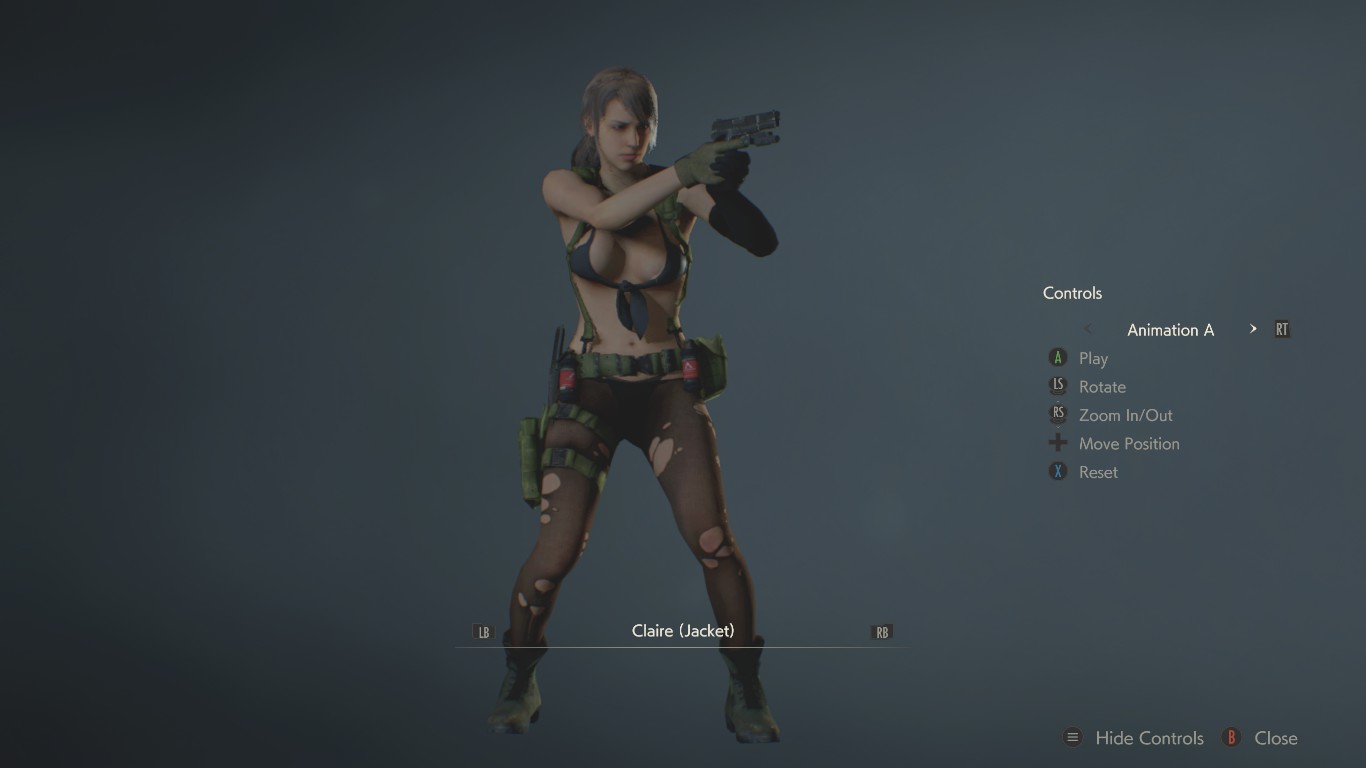Close the model viewer
The width and height of the screenshot is (1366, 768).
[1274, 738]
